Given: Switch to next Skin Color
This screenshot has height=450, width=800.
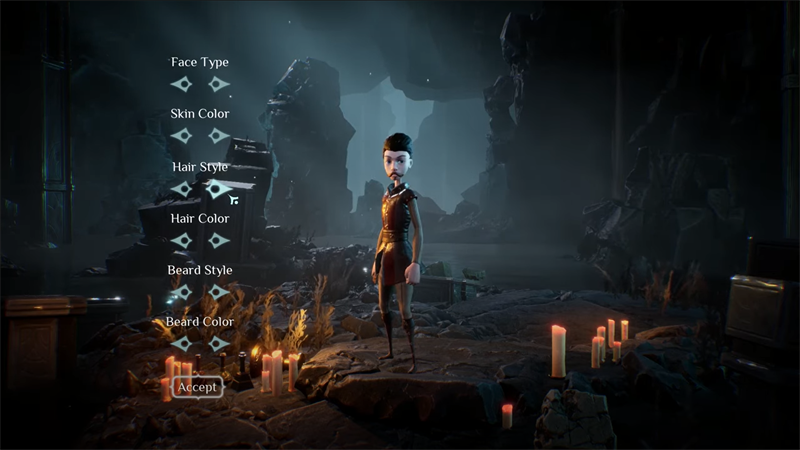Looking at the screenshot, I should coord(219,135).
